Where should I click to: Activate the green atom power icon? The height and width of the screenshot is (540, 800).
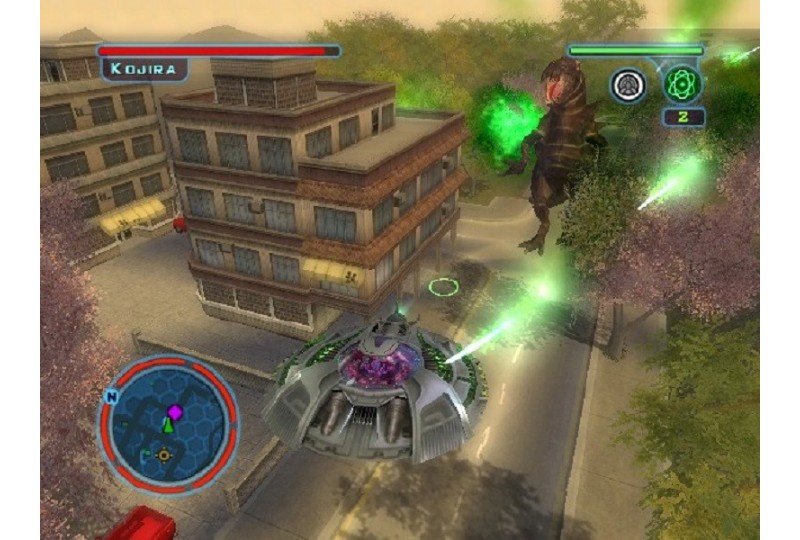pyautogui.click(x=683, y=84)
